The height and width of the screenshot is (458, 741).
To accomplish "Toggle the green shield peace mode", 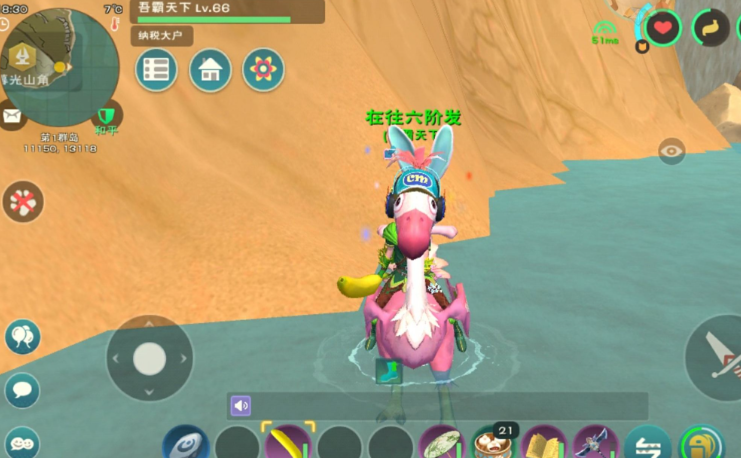I will pyautogui.click(x=106, y=115).
